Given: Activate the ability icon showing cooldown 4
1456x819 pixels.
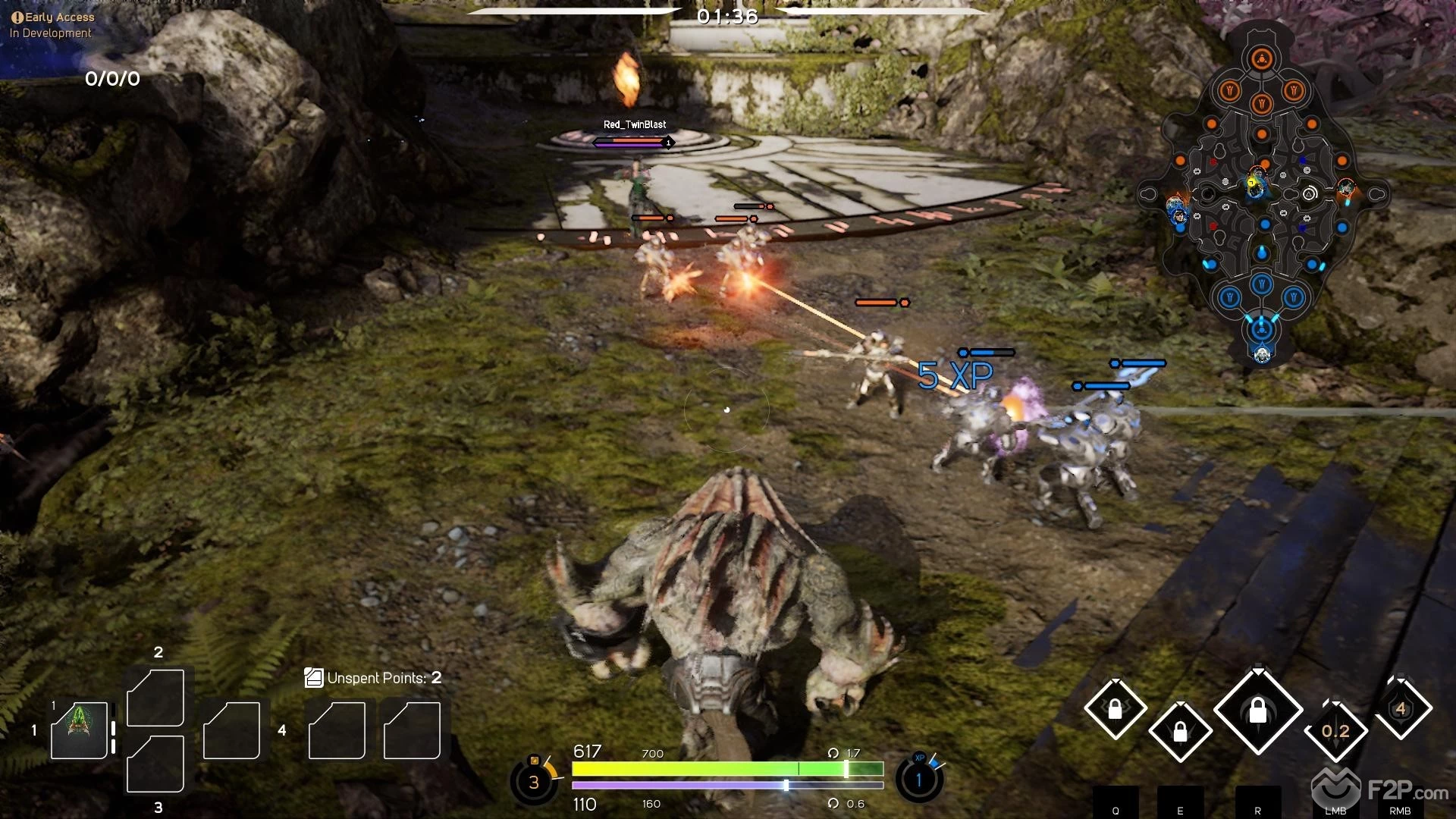Looking at the screenshot, I should pyautogui.click(x=1401, y=708).
